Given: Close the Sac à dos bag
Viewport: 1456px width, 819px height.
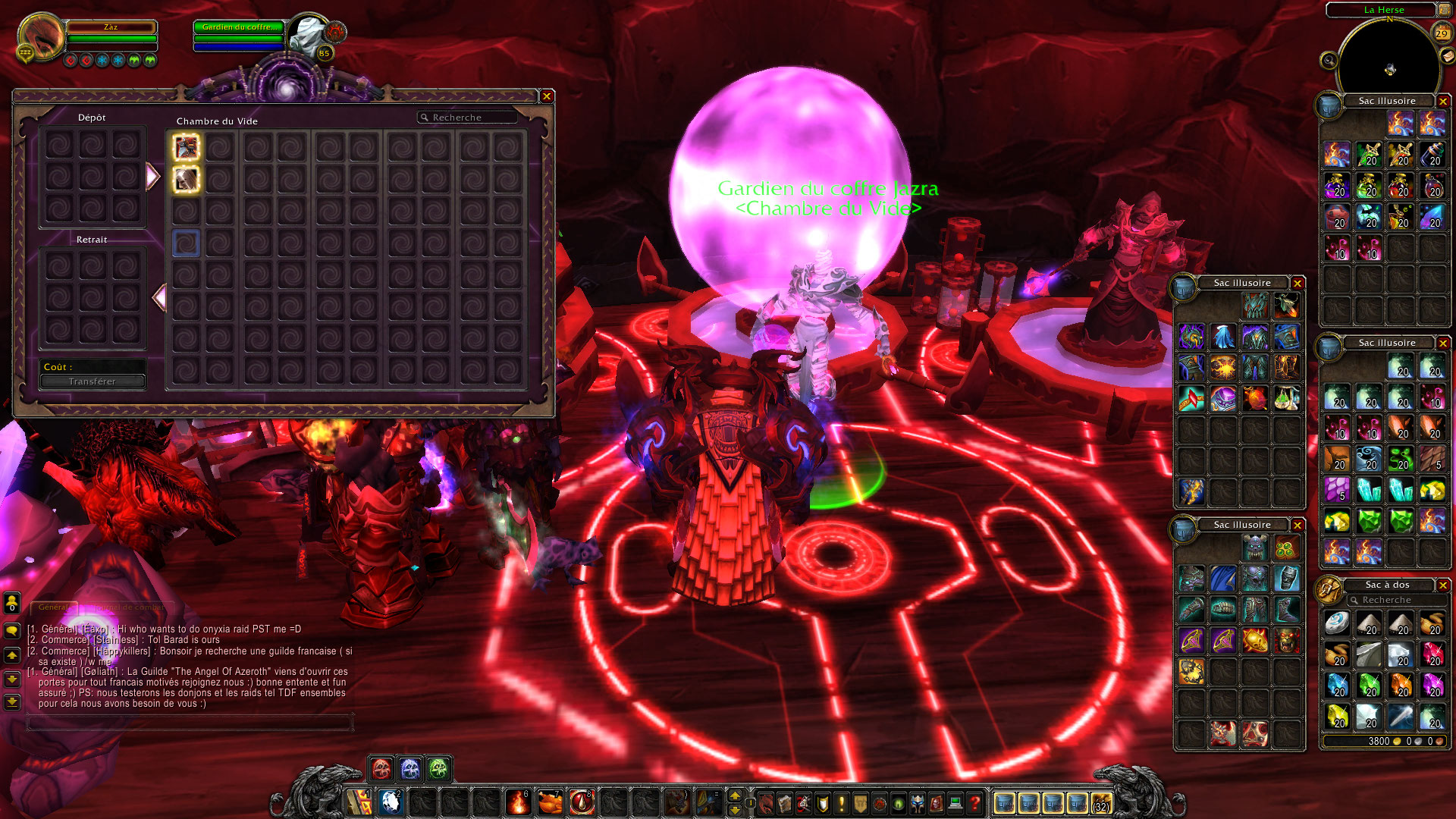Looking at the screenshot, I should 1443,585.
